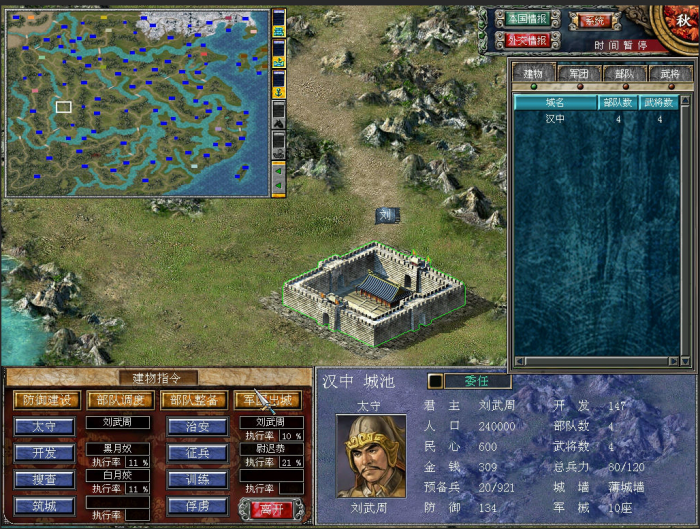Select the 搜查 search command
Viewport: 700px width, 529px height.
pyautogui.click(x=44, y=480)
